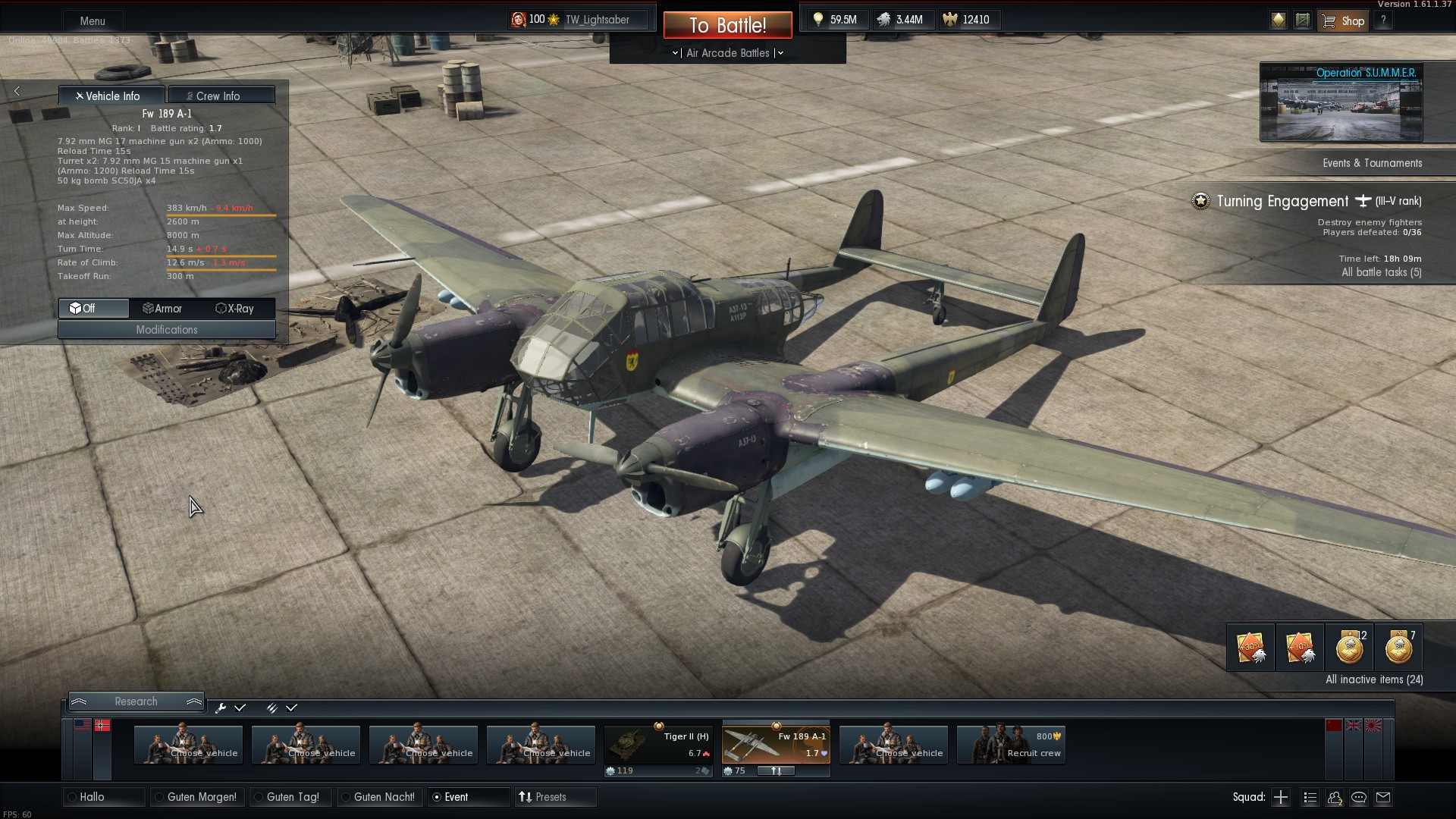Screen dimensions: 1456x819
Task: Open the Research panel
Action: click(136, 701)
